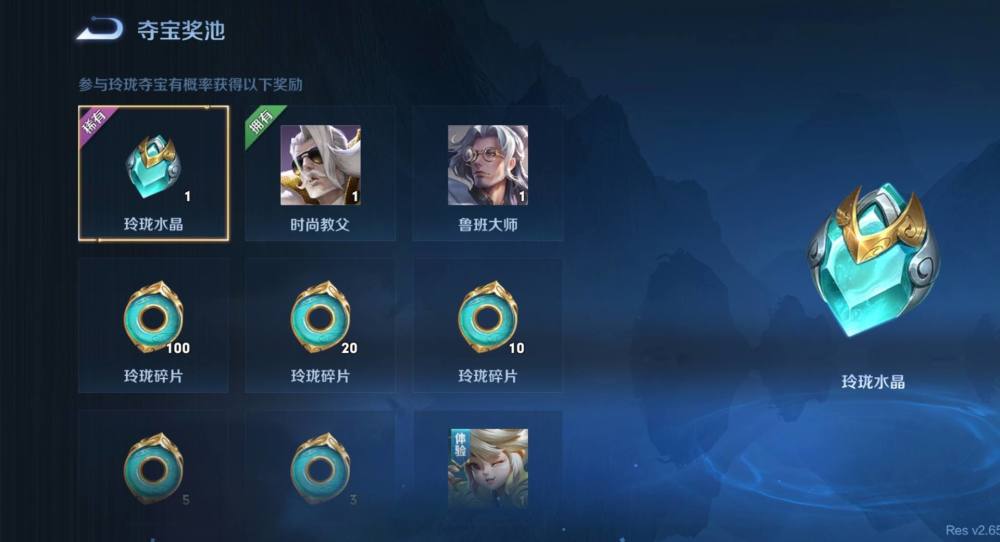Go back using the return arrow
The height and width of the screenshot is (542, 1000).
coord(100,29)
